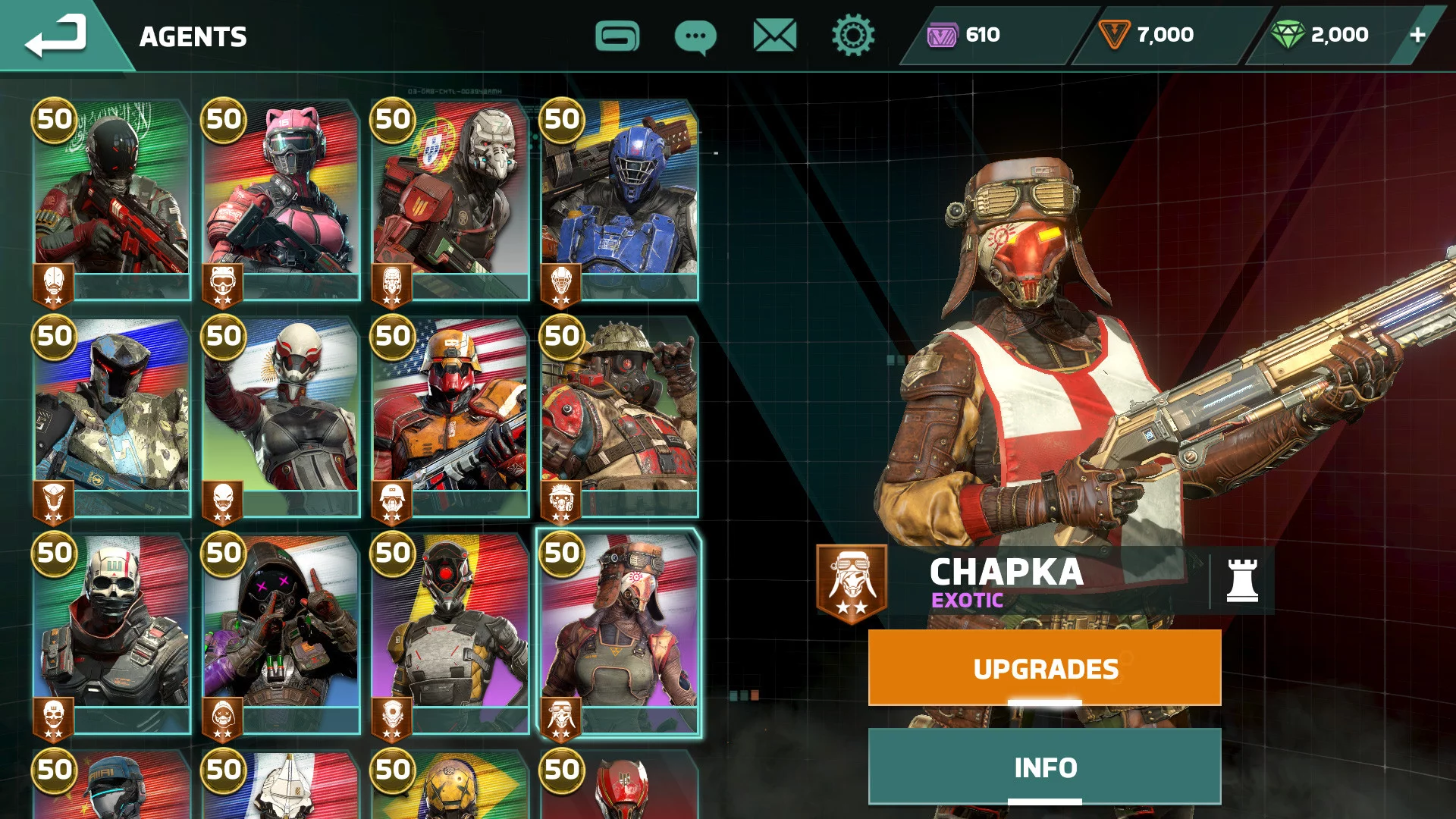The width and height of the screenshot is (1456, 819).
Task: Click the chess rook class icon
Action: [1241, 581]
